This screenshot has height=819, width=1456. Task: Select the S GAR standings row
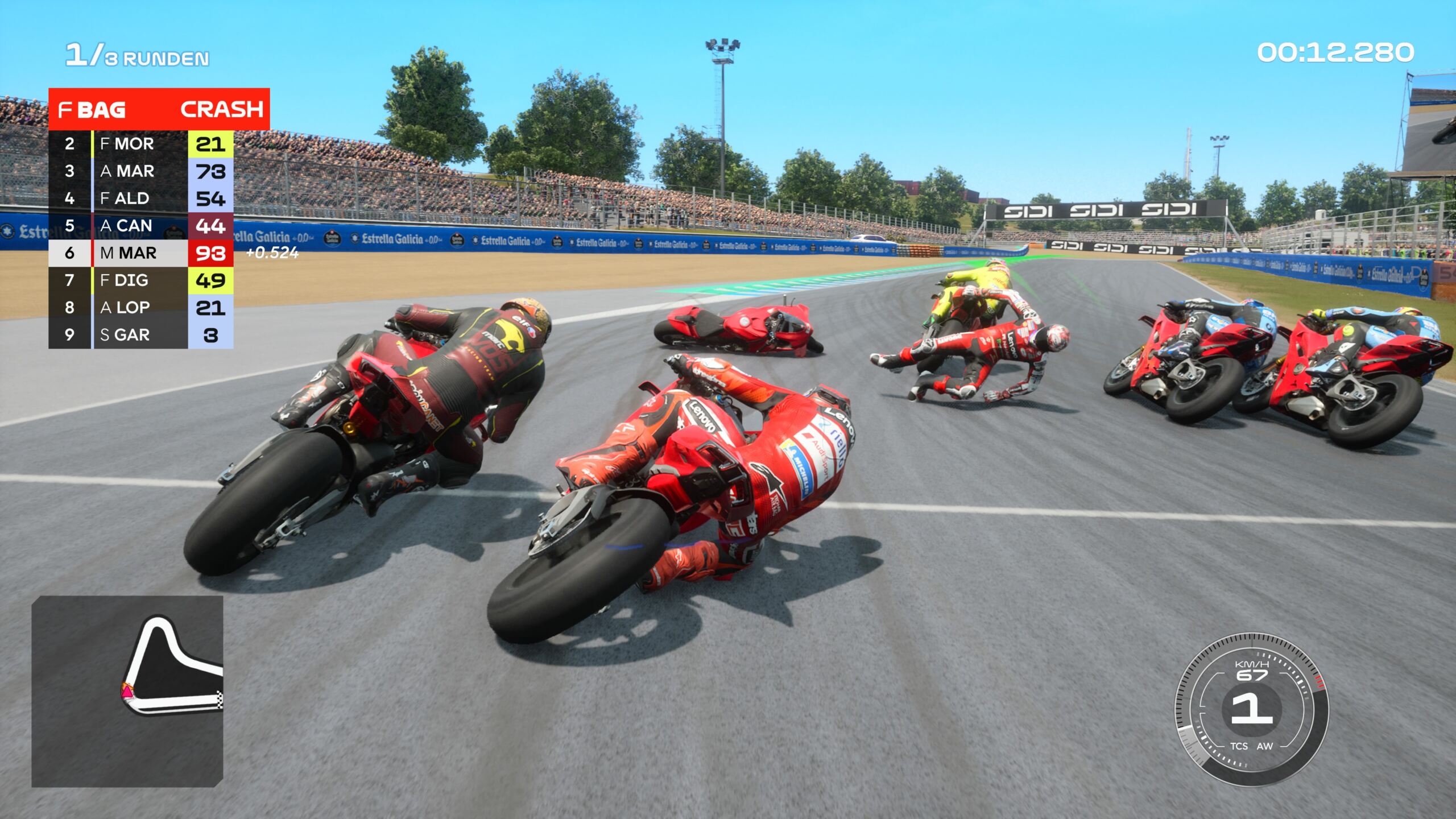140,335
